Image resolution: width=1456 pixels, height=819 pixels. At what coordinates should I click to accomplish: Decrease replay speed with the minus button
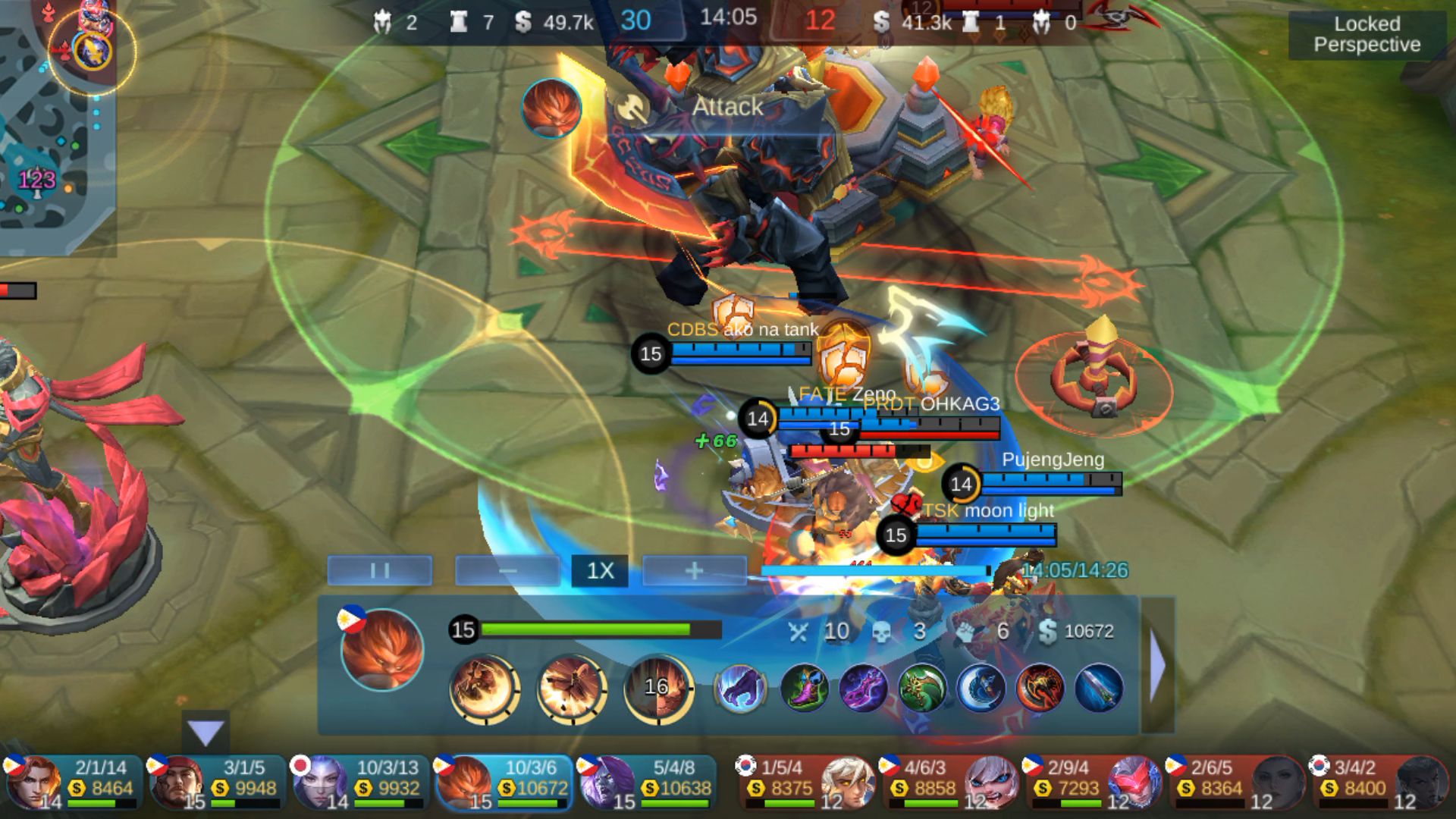coord(507,570)
